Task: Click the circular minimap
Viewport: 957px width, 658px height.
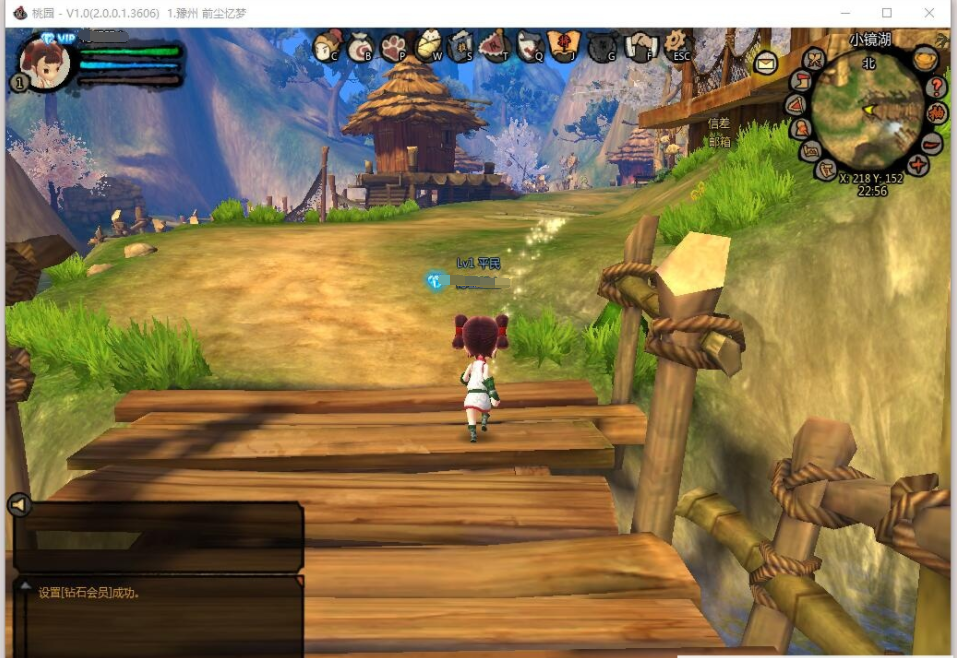Action: click(866, 111)
